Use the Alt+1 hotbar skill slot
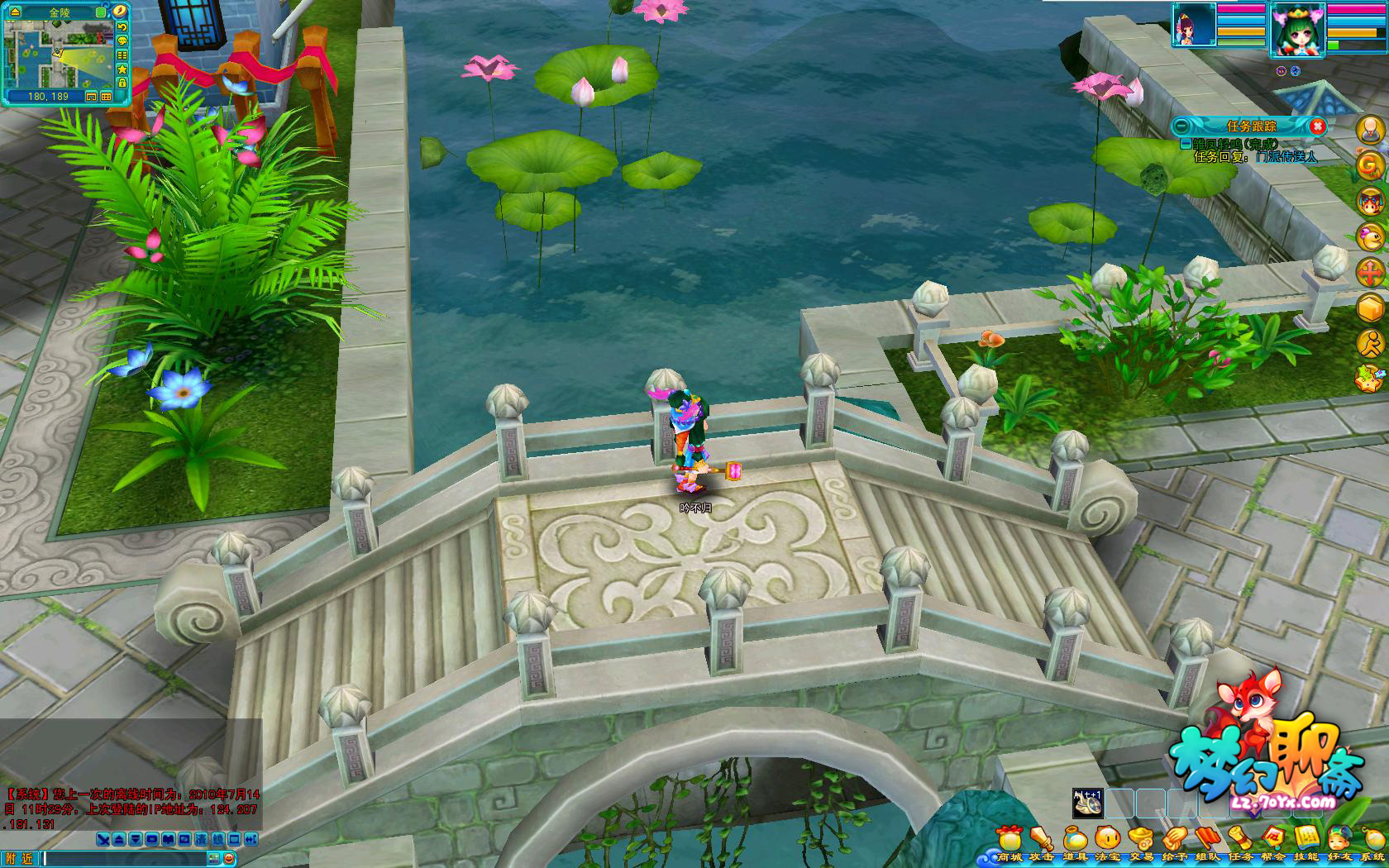 1087,803
